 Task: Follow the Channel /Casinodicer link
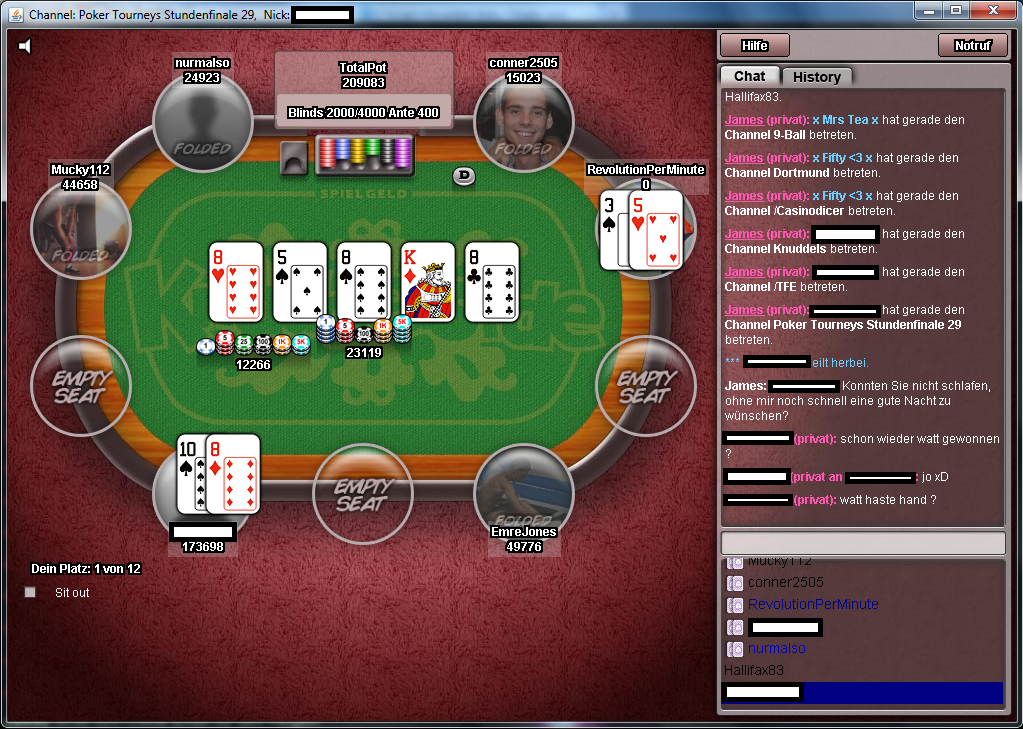pyautogui.click(x=784, y=211)
